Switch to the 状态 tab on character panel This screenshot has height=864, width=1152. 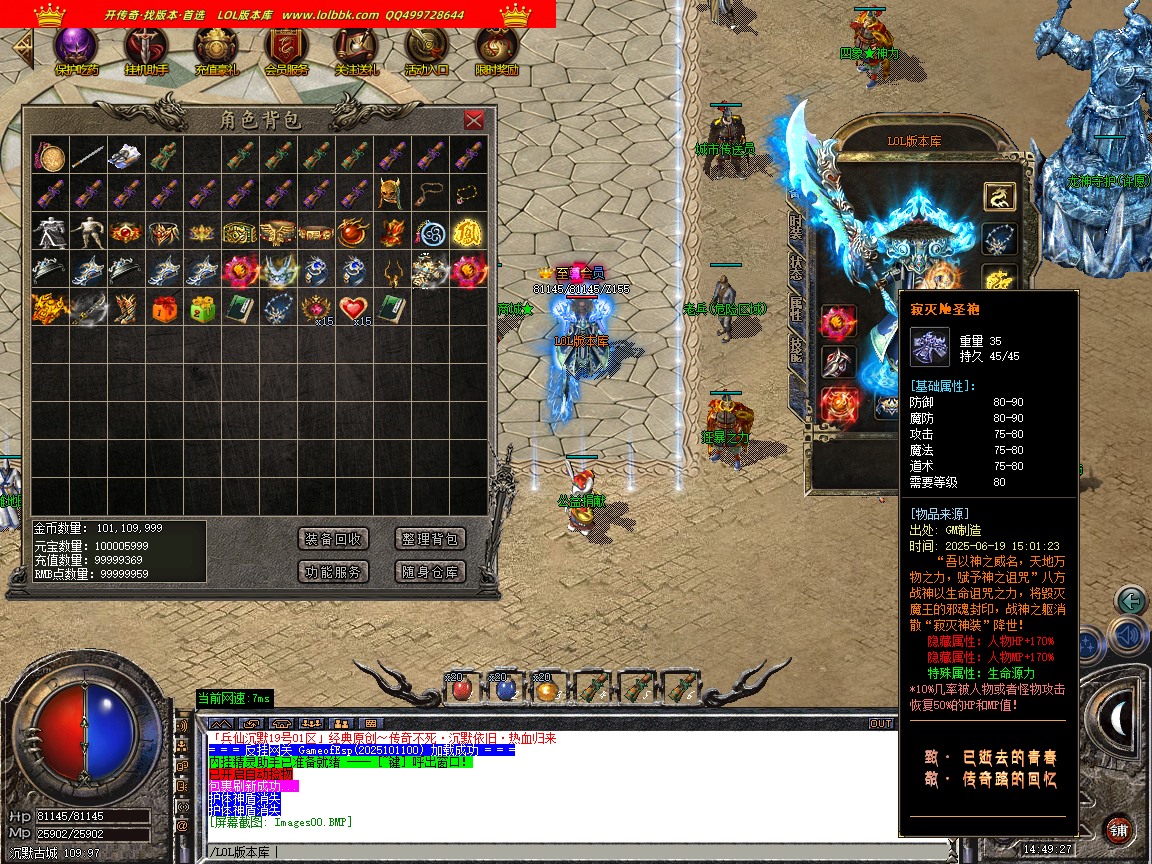click(796, 267)
